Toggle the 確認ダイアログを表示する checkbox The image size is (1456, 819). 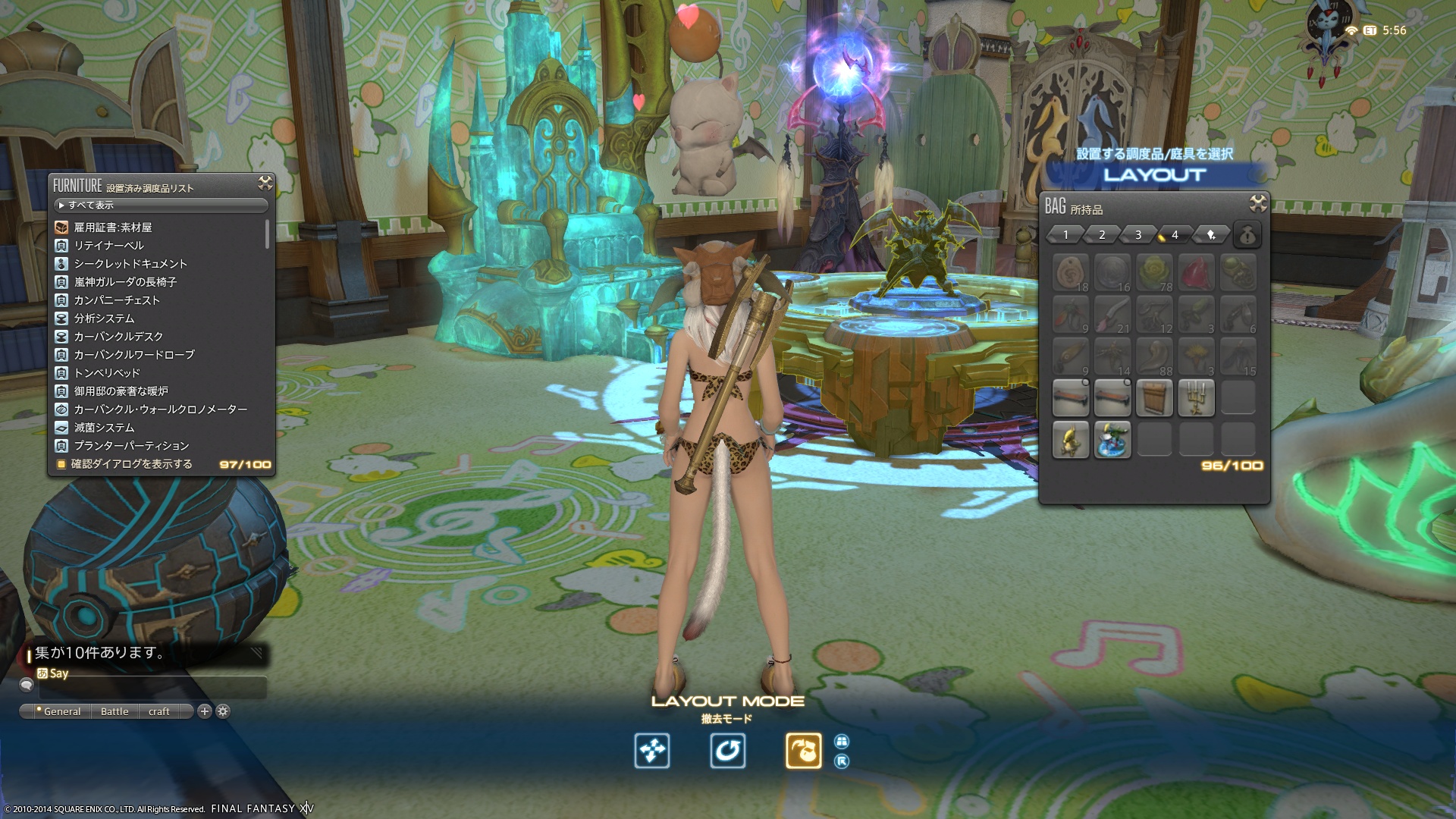(61, 464)
